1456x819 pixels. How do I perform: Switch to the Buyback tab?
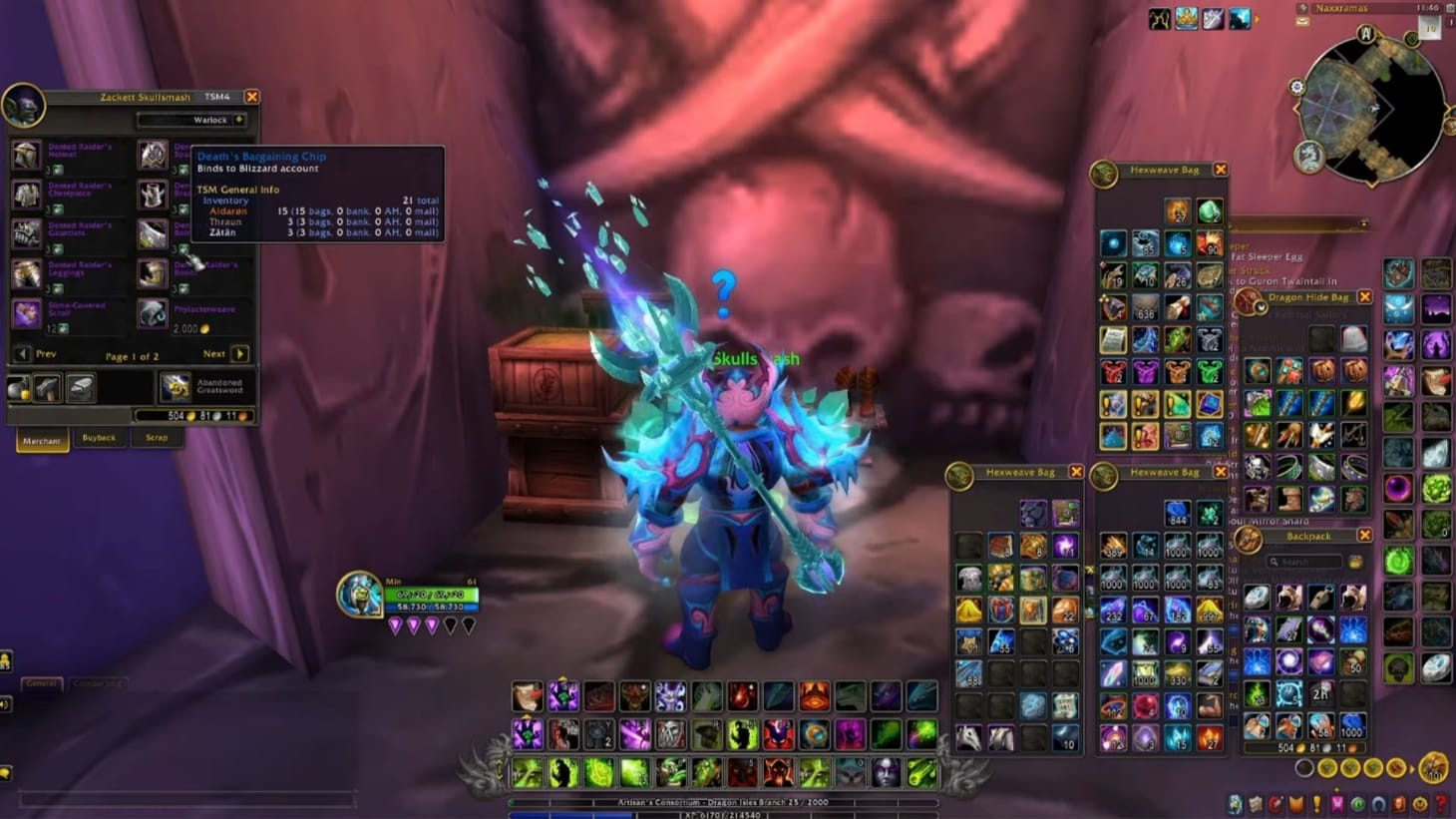pos(99,437)
